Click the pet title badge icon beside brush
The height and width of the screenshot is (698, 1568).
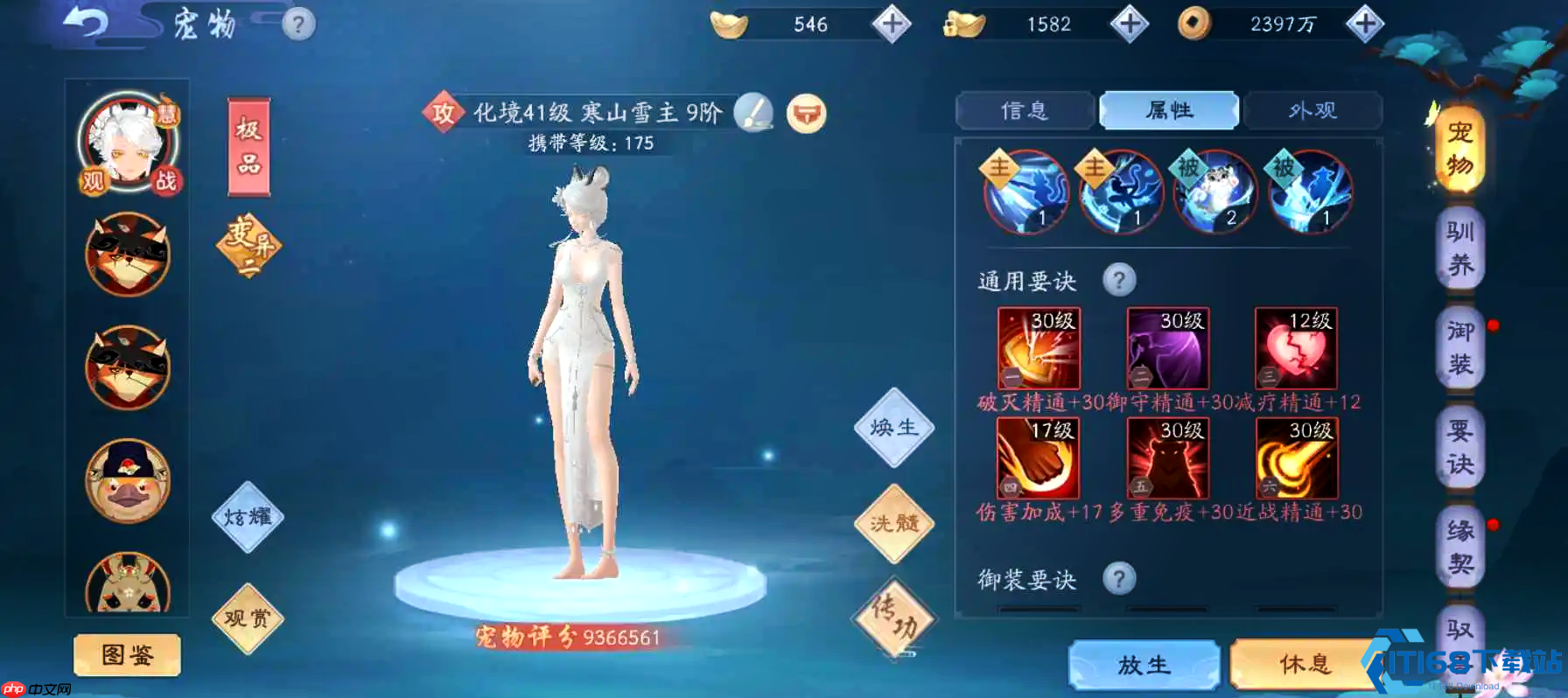click(x=807, y=112)
